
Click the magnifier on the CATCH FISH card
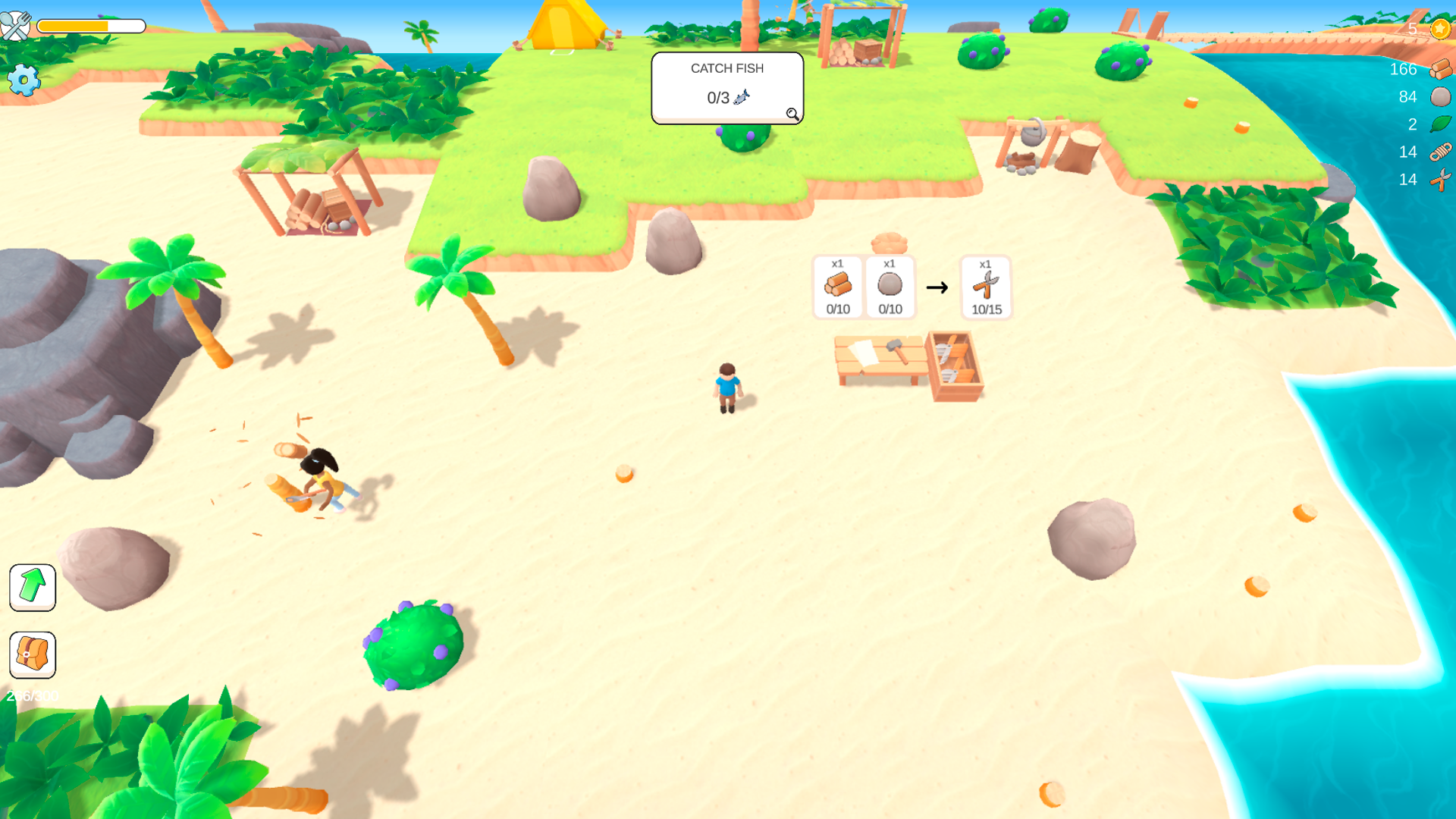[792, 114]
